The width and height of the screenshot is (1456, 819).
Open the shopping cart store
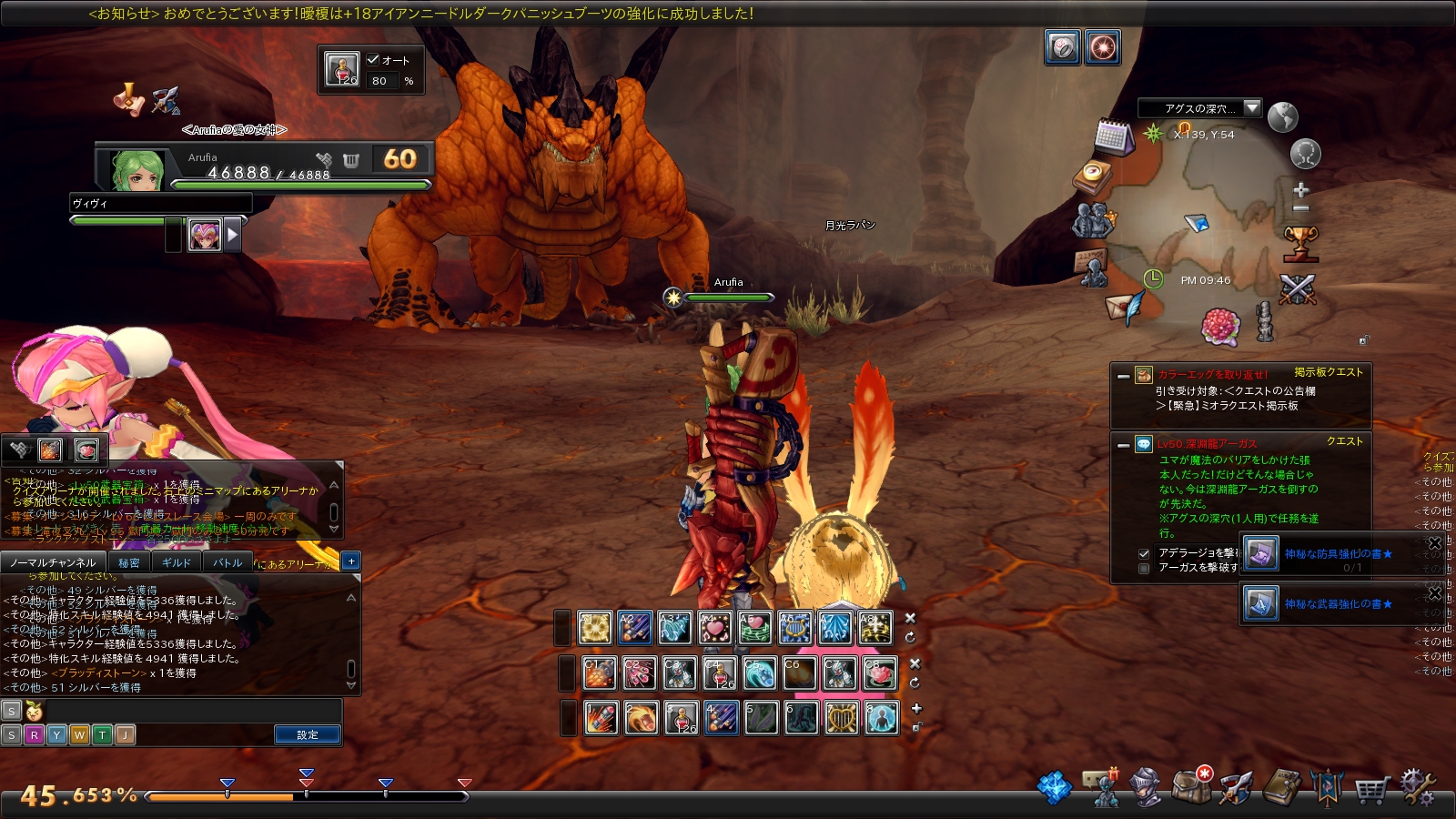(x=1371, y=788)
